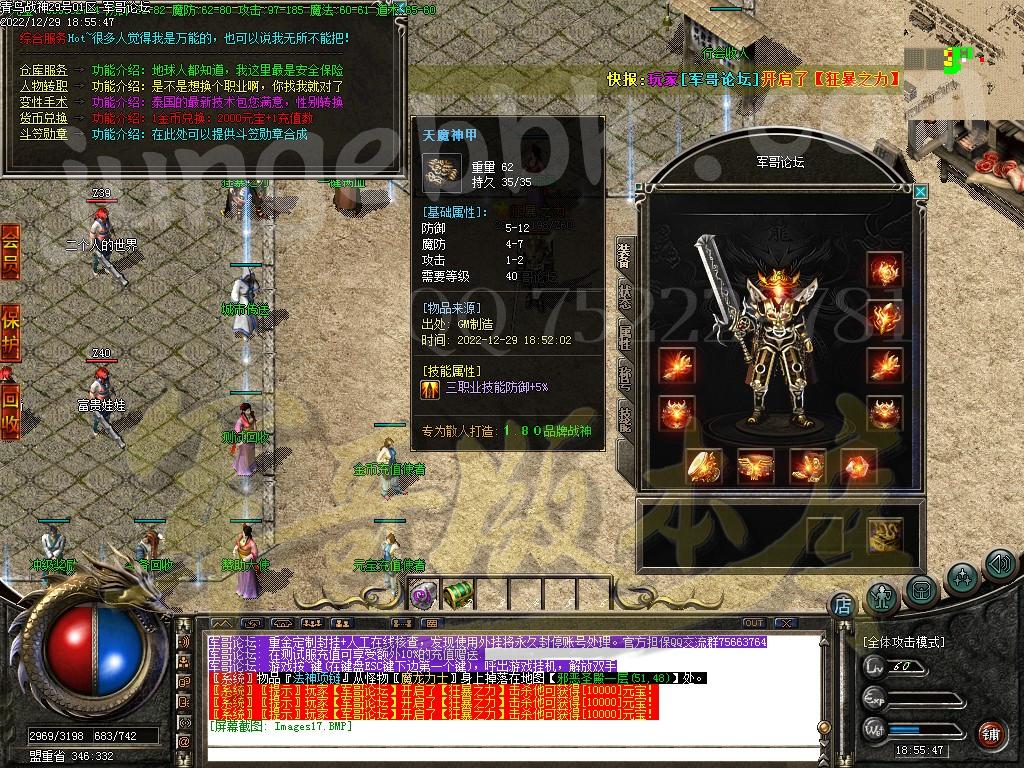The width and height of the screenshot is (1024, 768).
Task: Open the bag inventory round icon
Action: pyautogui.click(x=921, y=590)
